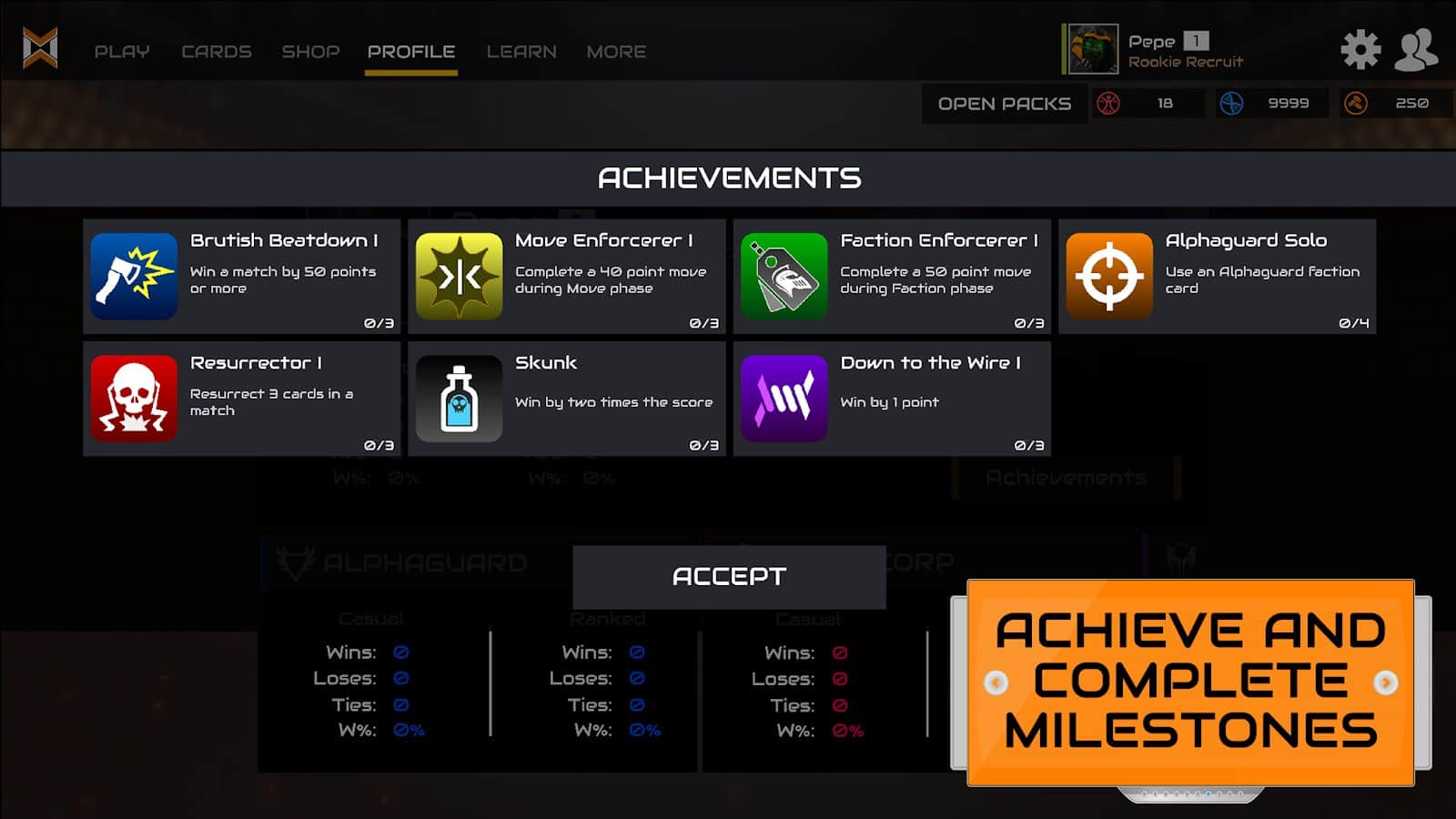Pick the Faction Enforcerer I achievement
The image size is (1456, 819).
892,277
